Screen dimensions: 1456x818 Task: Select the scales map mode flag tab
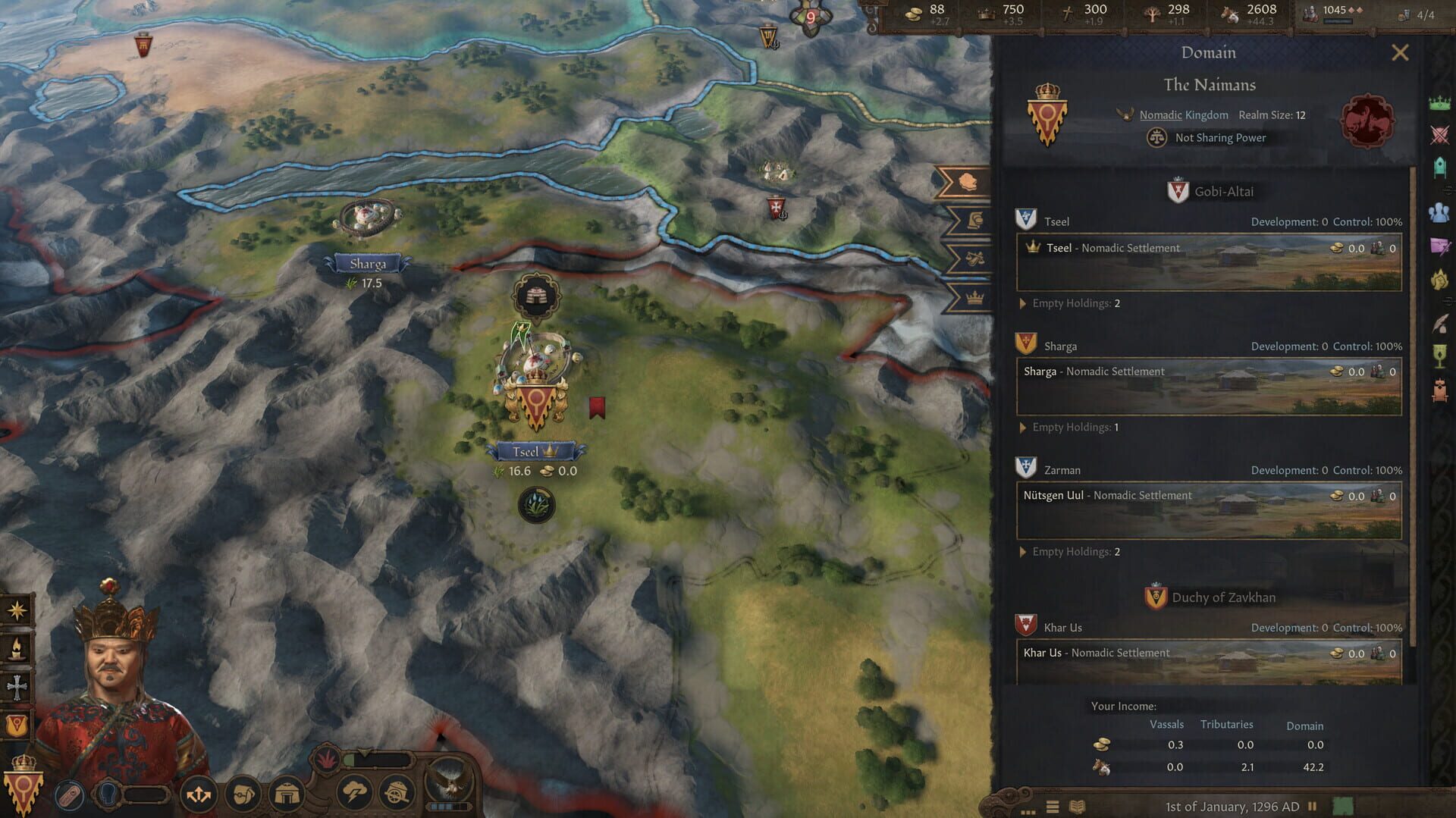click(x=971, y=258)
